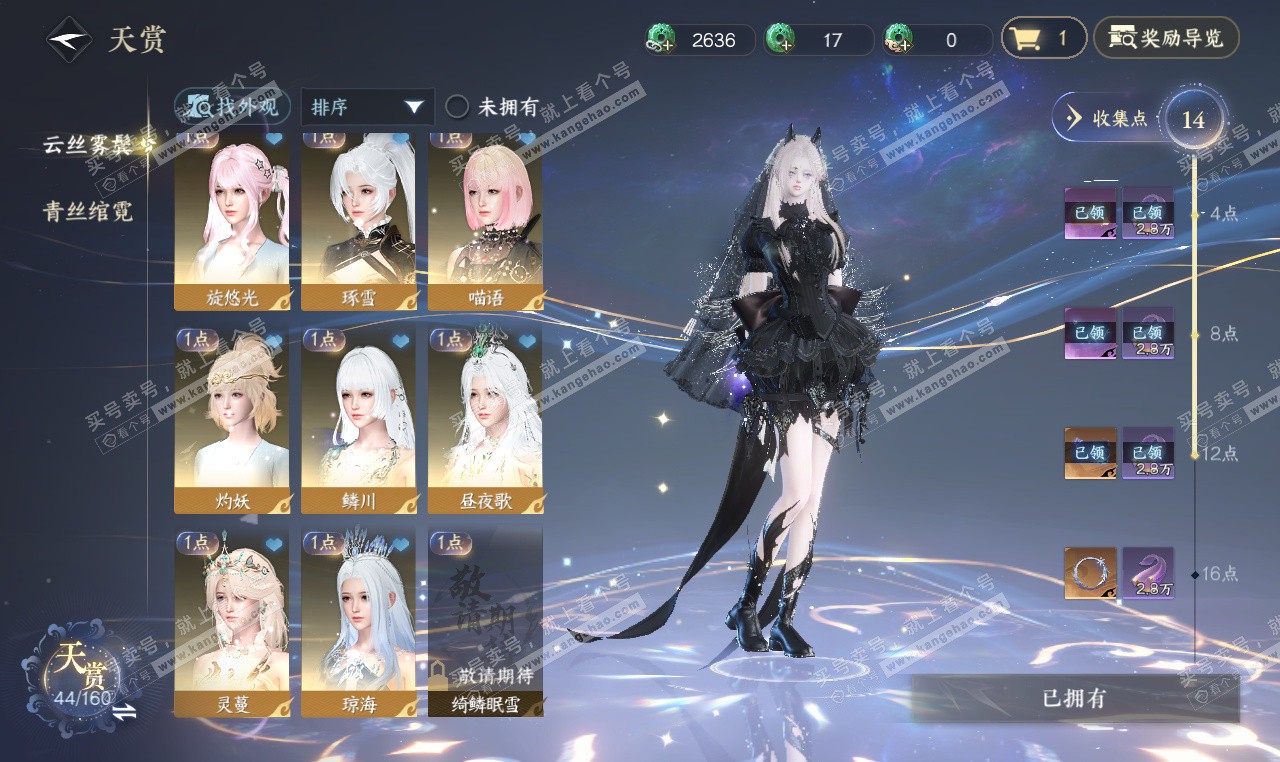Open the 排序 sort dropdown

click(367, 107)
